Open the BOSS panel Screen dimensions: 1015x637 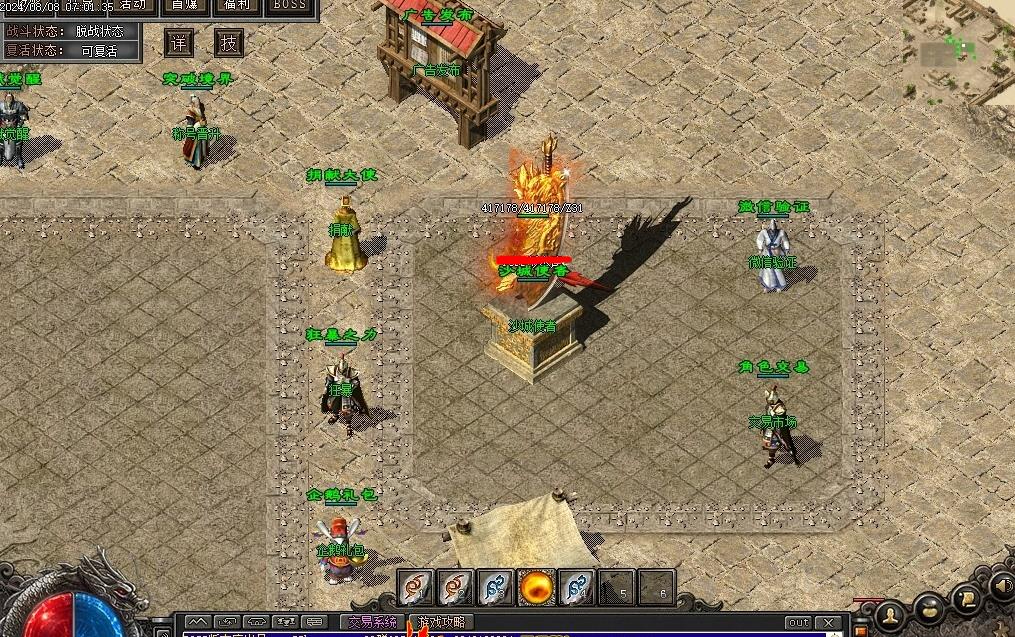[x=289, y=5]
